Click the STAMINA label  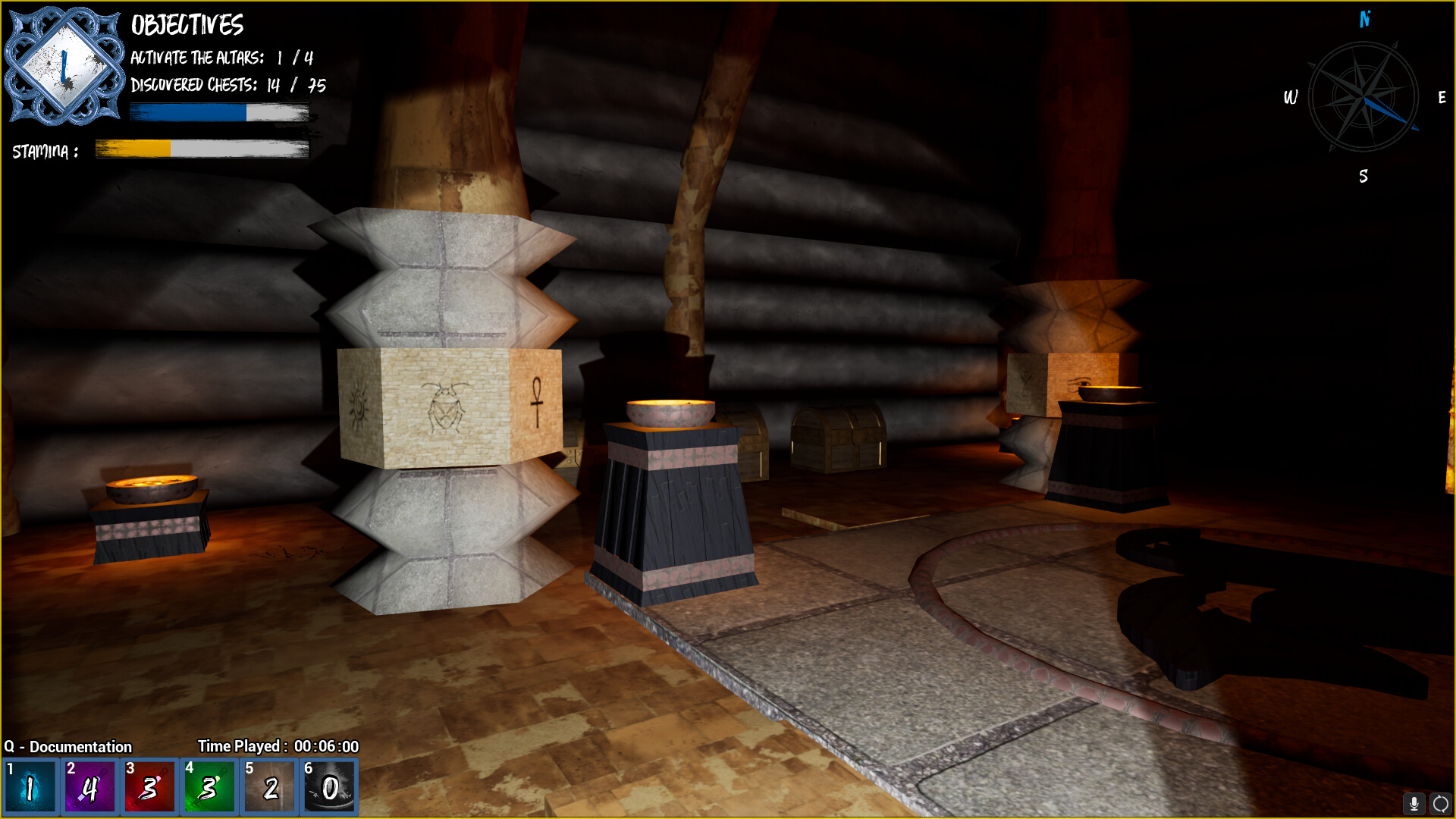[x=44, y=151]
